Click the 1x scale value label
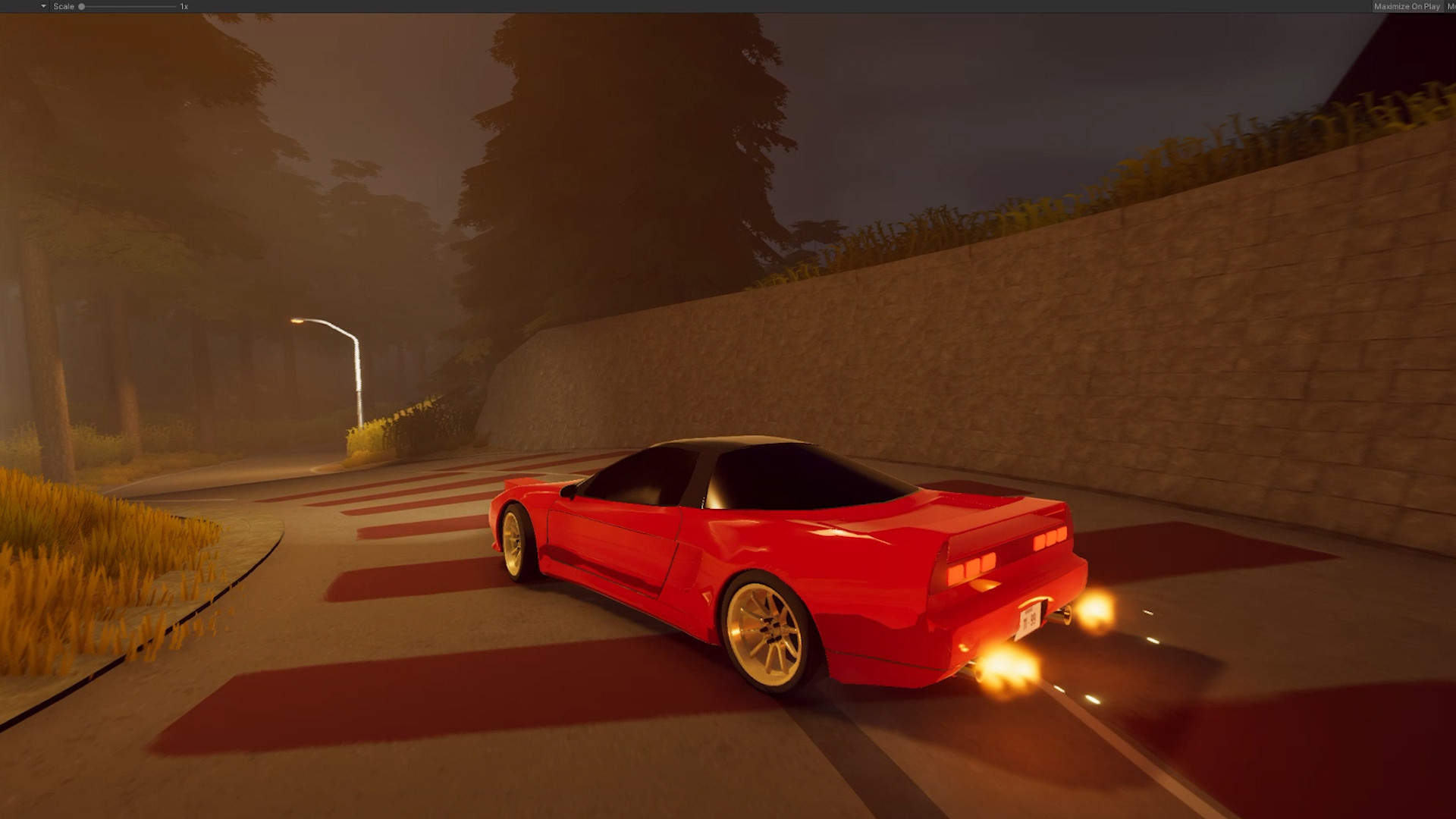Viewport: 1456px width, 819px height. click(x=182, y=6)
